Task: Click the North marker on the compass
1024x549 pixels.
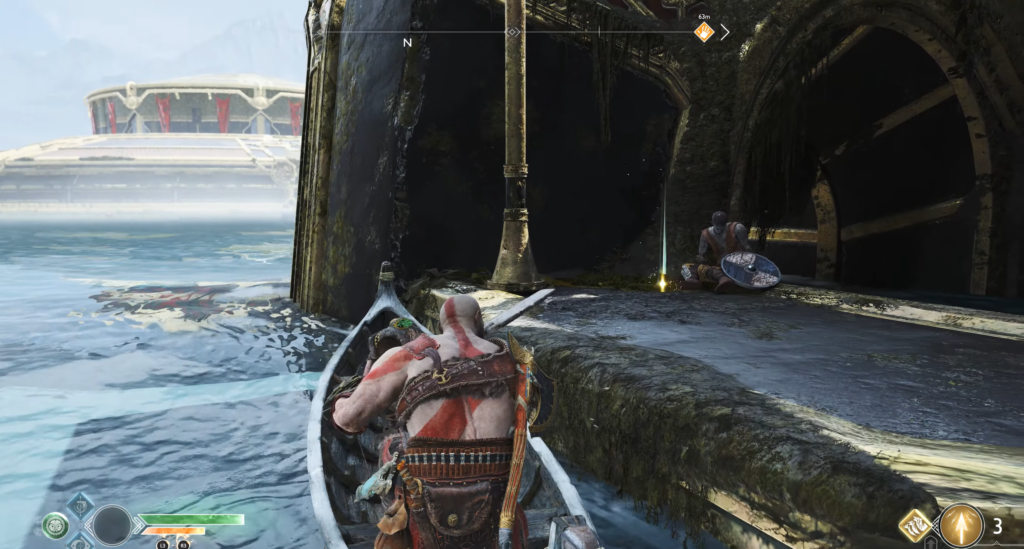Action: [407, 43]
